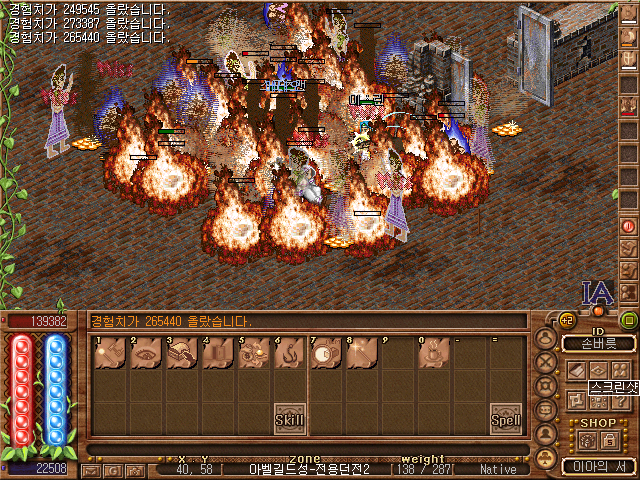Use the hotbar slot 0 item
Screen dimensions: 640x480
point(434,353)
